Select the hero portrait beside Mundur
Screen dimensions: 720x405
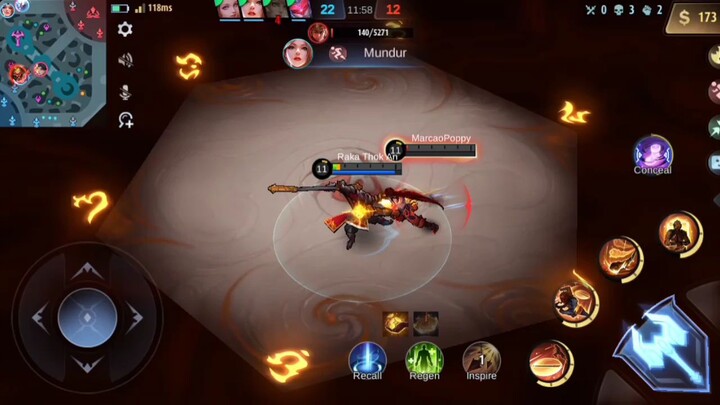point(298,53)
